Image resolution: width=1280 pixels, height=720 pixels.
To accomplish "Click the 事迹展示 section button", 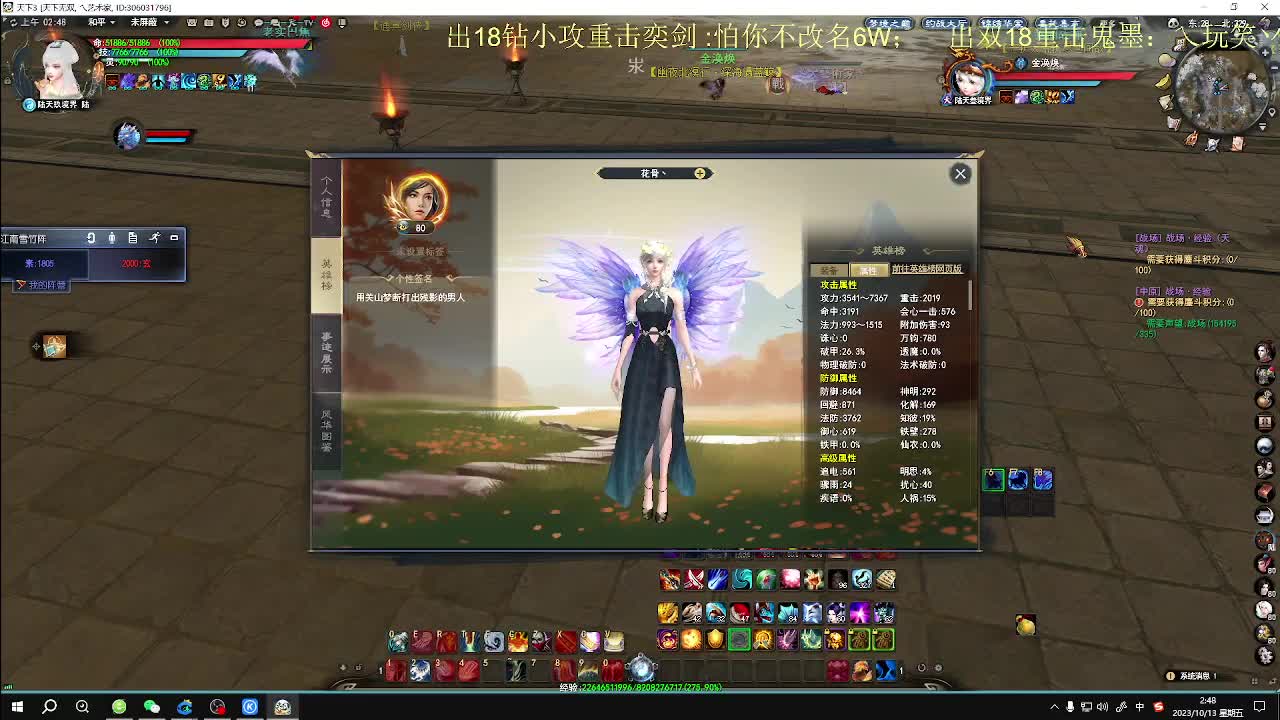I will point(324,352).
